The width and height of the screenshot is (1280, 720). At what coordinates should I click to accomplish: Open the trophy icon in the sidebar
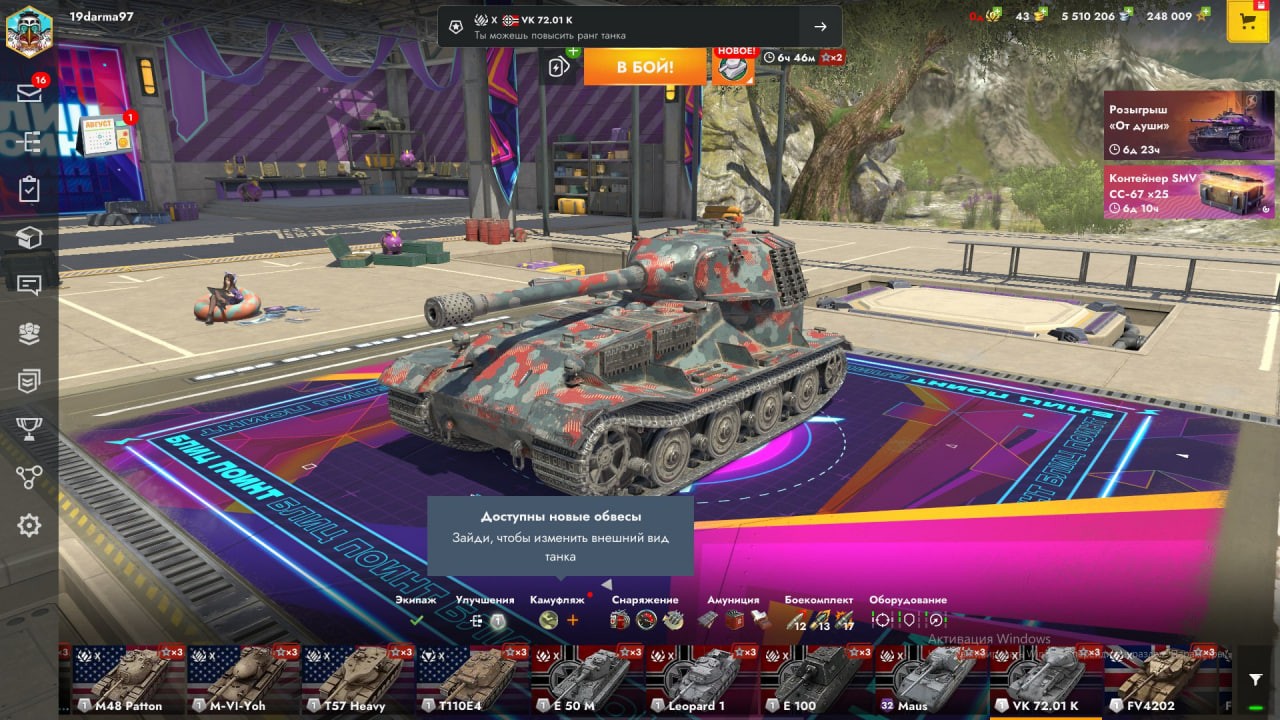[x=29, y=429]
